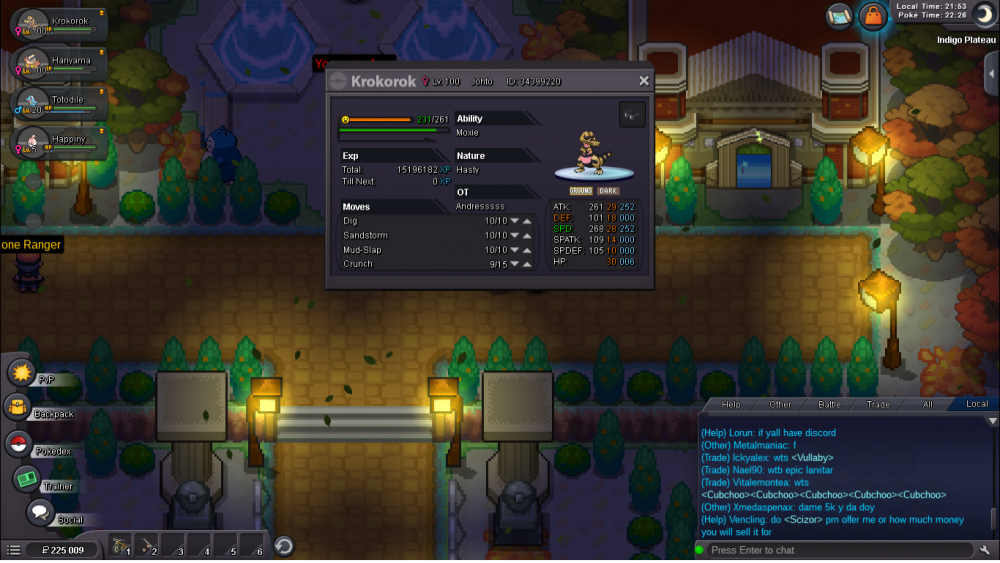This screenshot has height=563, width=1000.
Task: Open the world map icon
Action: (x=840, y=15)
